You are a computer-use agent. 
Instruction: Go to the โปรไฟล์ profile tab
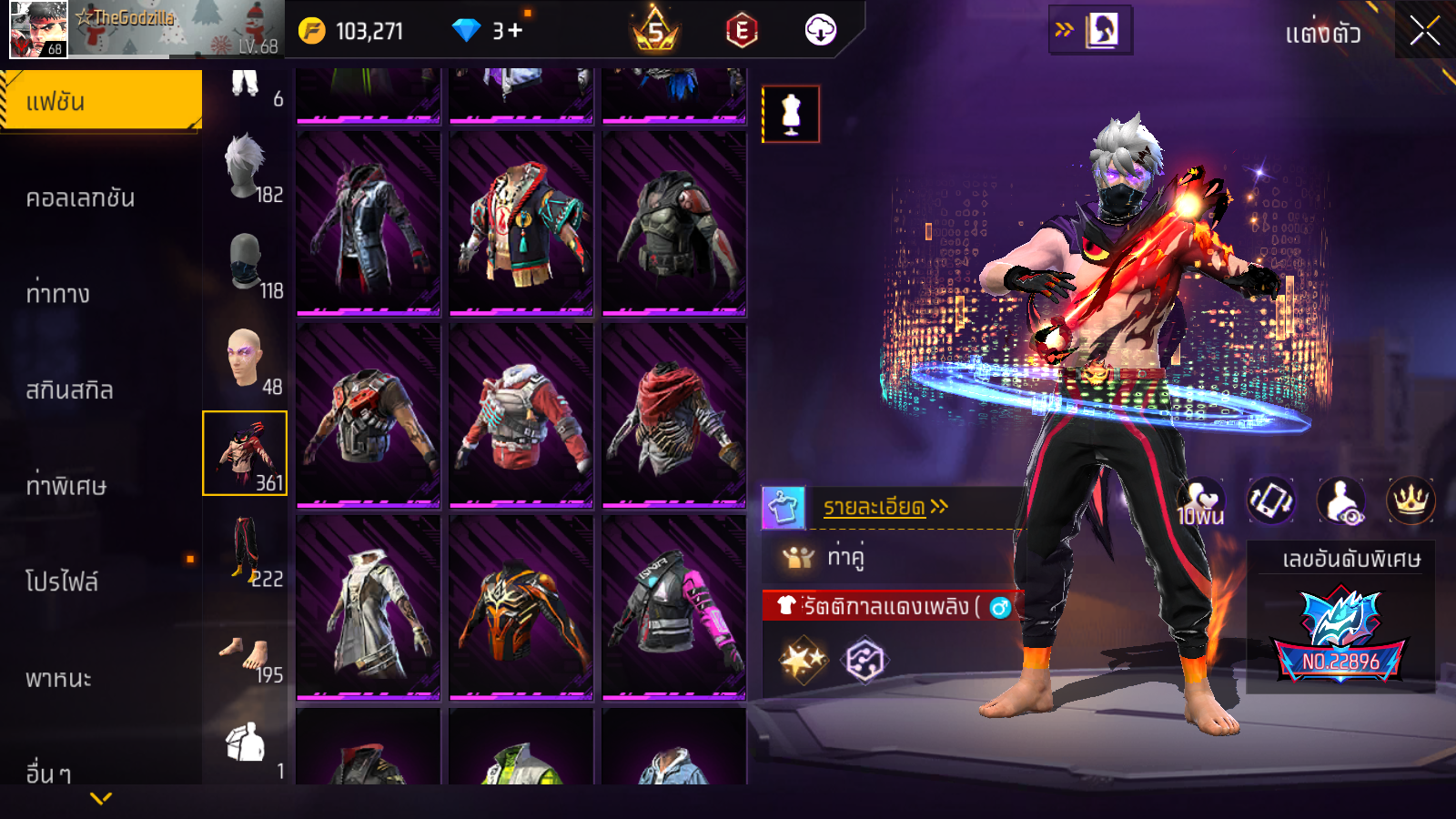[62, 581]
